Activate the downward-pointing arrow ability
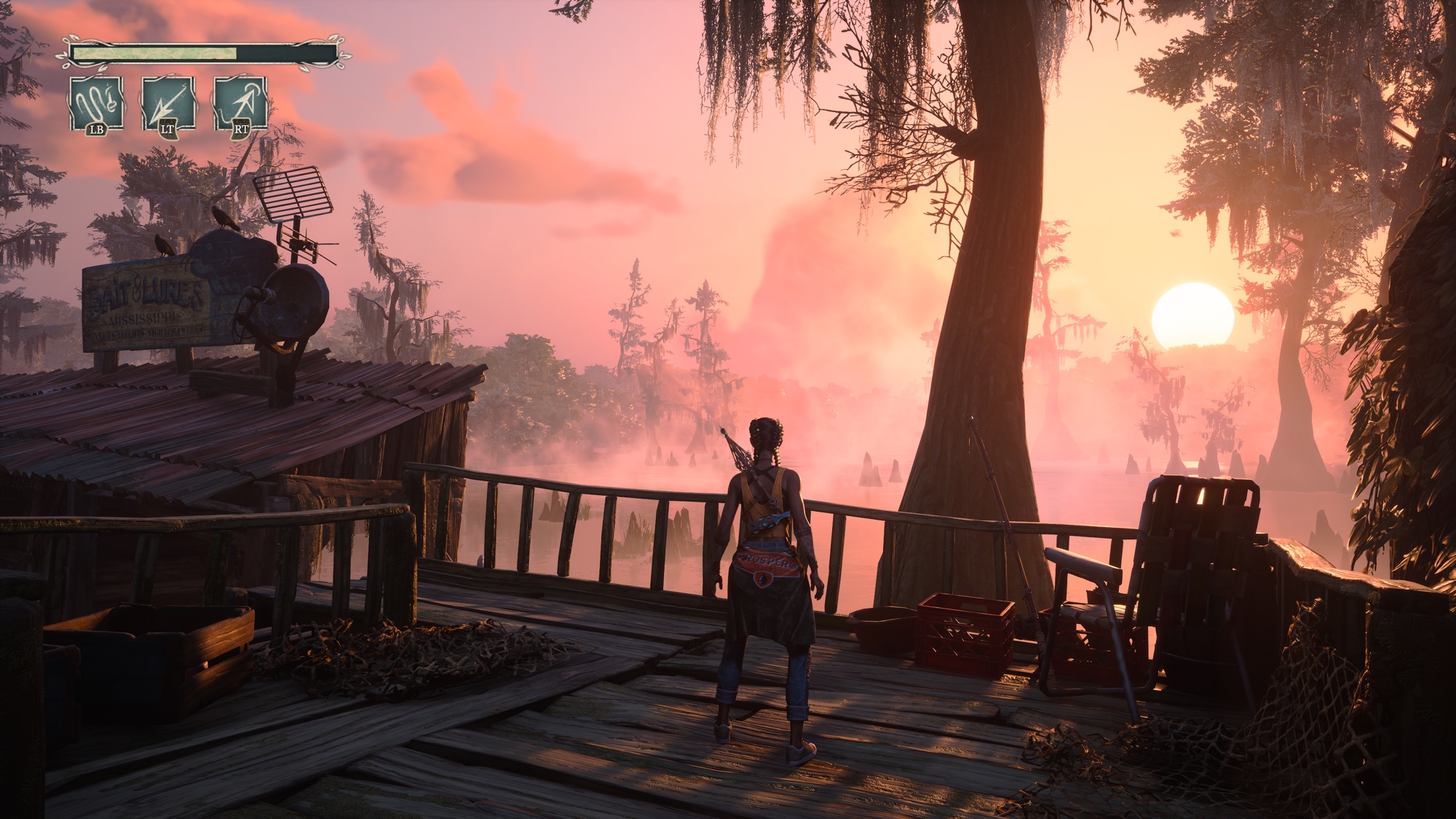This screenshot has width=1456, height=819. click(x=168, y=104)
